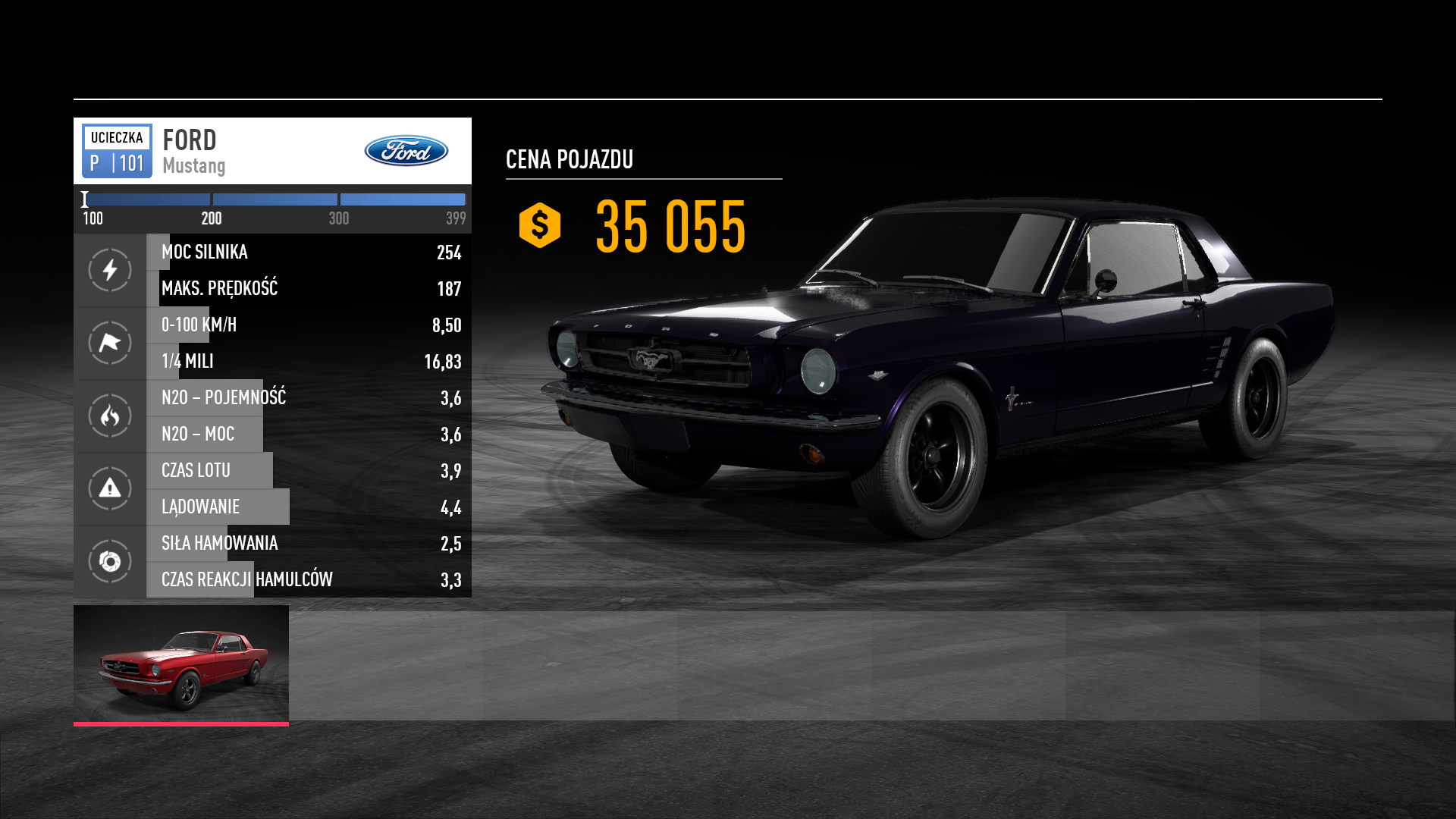Click the brake disc stats icon

point(110,561)
